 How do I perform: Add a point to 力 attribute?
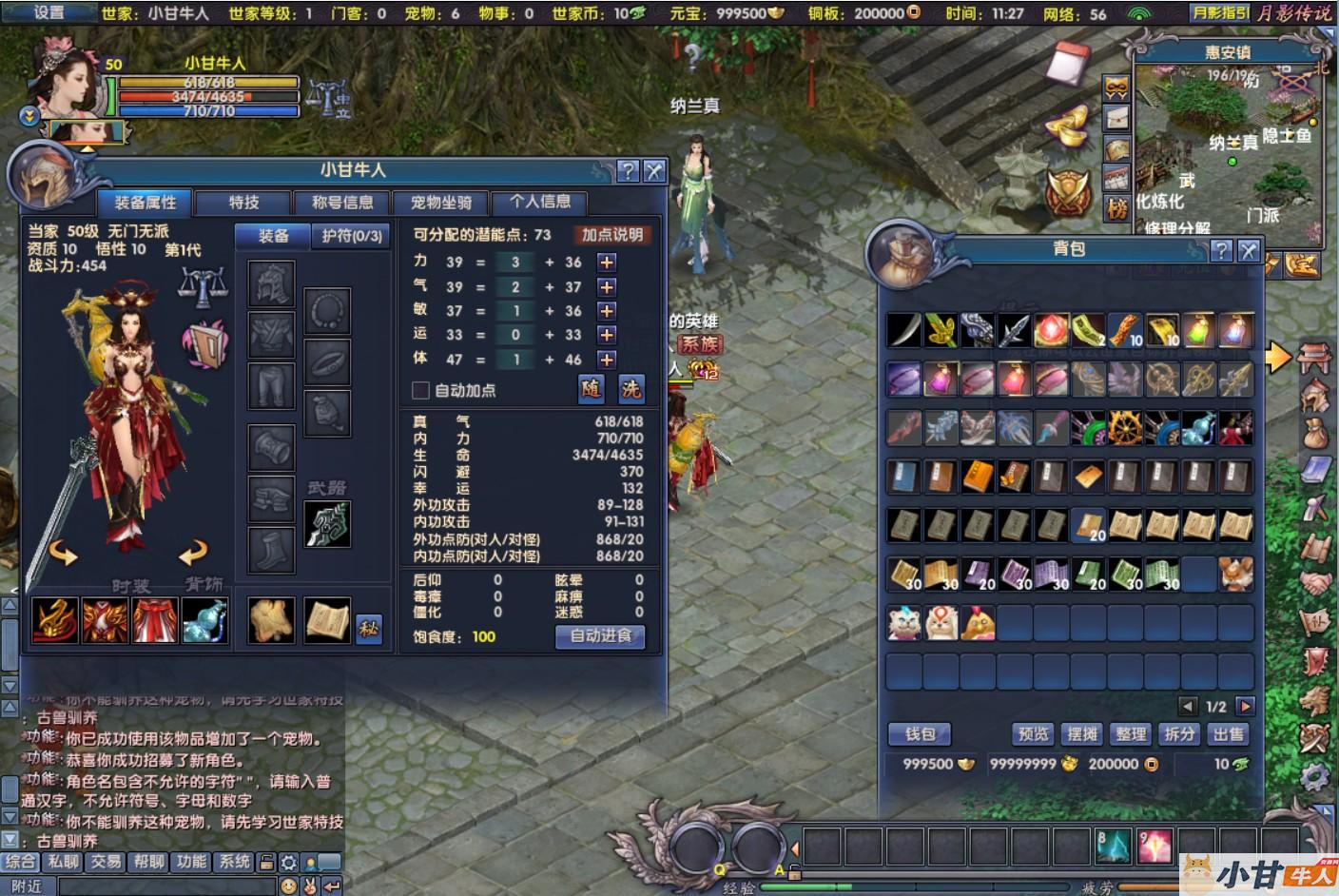pyautogui.click(x=607, y=263)
